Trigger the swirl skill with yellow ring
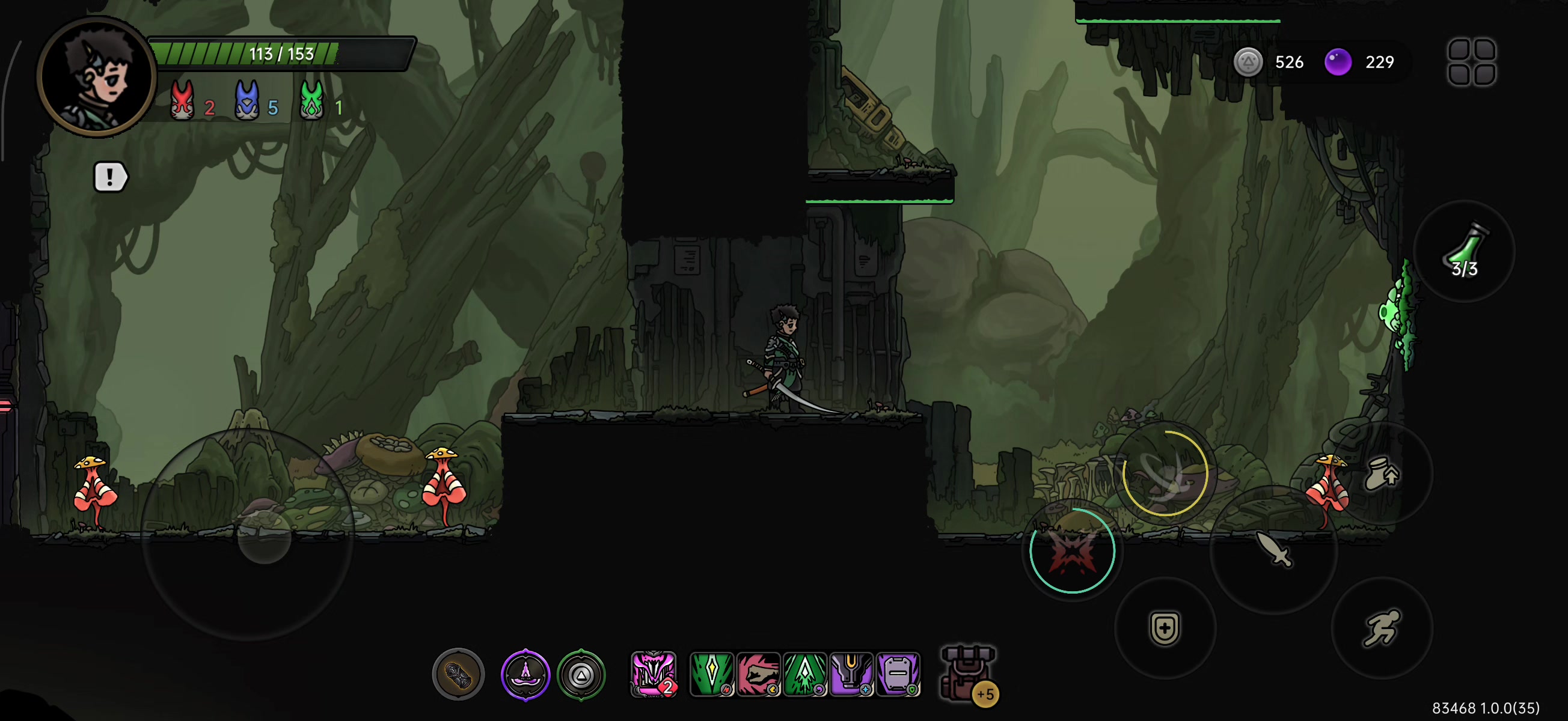Viewport: 1568px width, 721px height. [x=1165, y=473]
